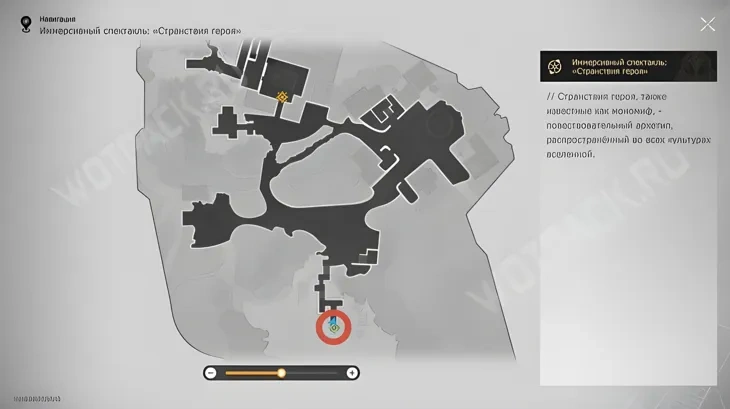Select the orange spectacle marker on map
The width and height of the screenshot is (730, 409).
[283, 97]
